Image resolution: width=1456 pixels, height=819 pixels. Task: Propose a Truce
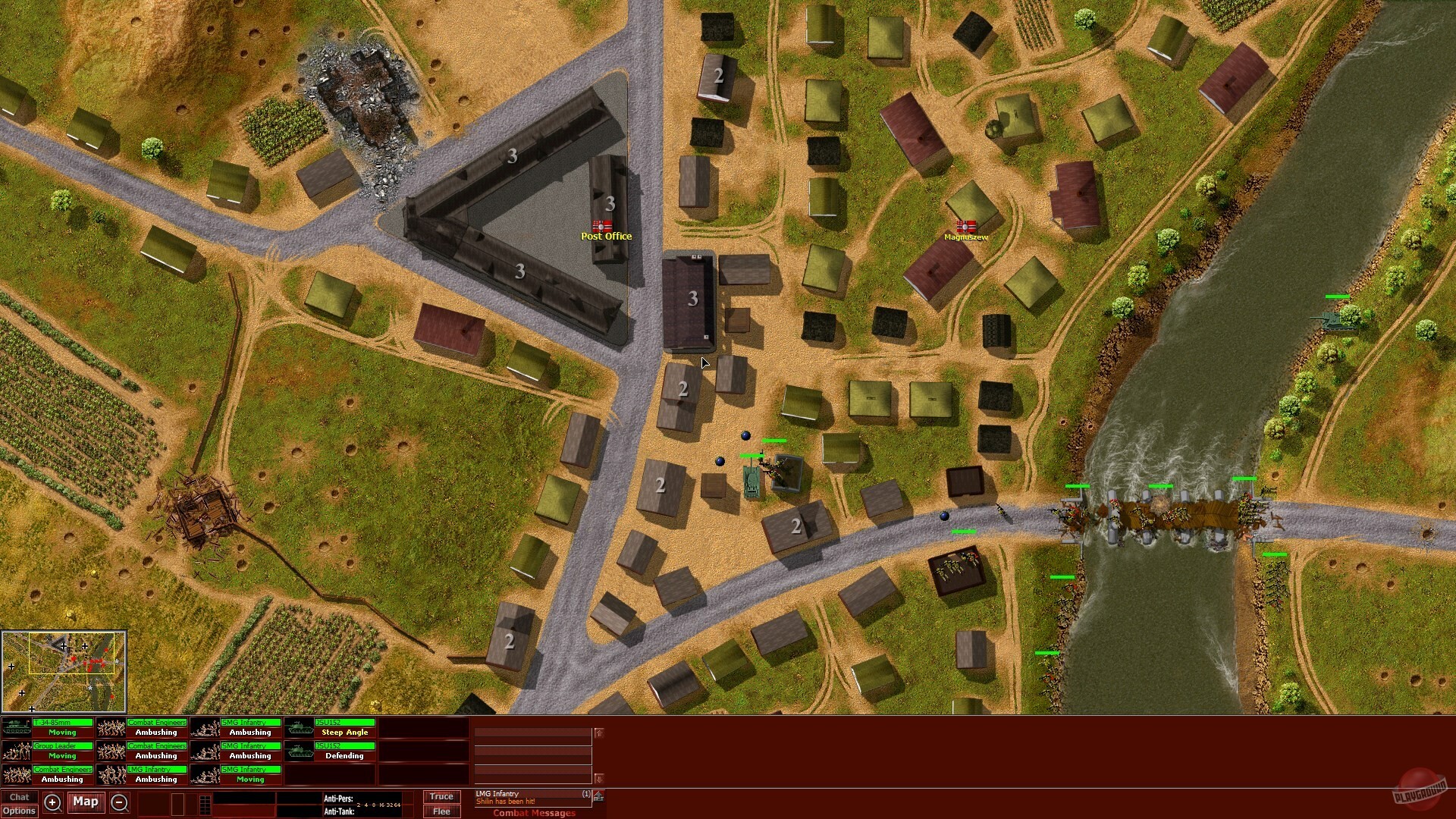tap(441, 796)
